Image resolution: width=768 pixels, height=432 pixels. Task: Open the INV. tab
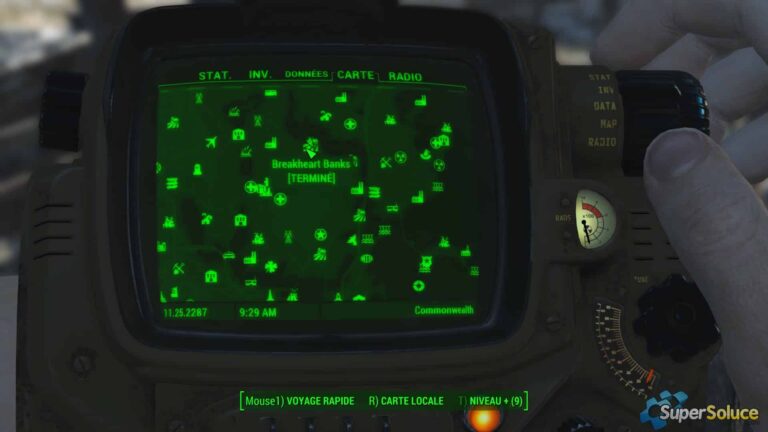[x=260, y=75]
